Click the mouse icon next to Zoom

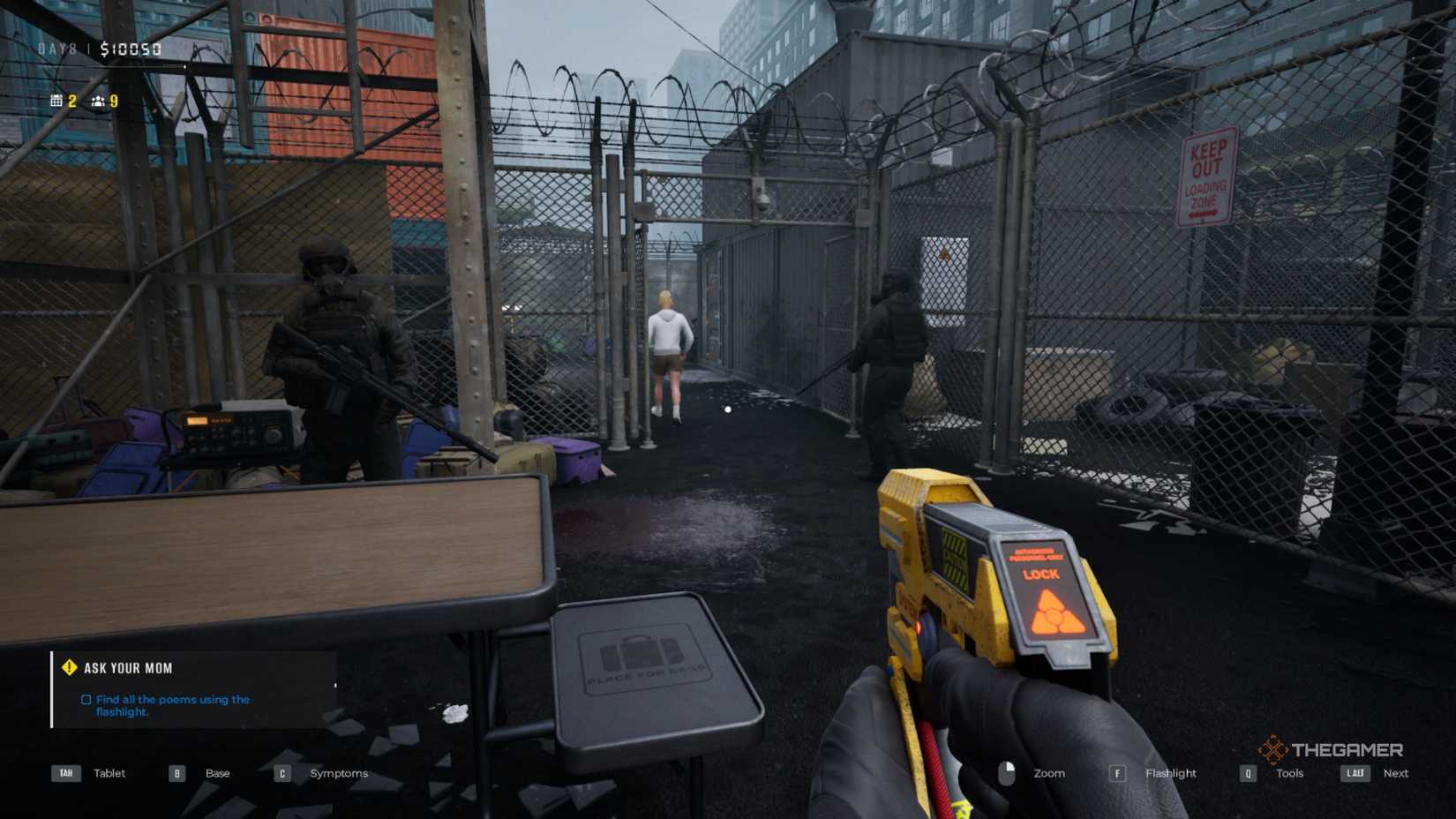[x=1006, y=772]
